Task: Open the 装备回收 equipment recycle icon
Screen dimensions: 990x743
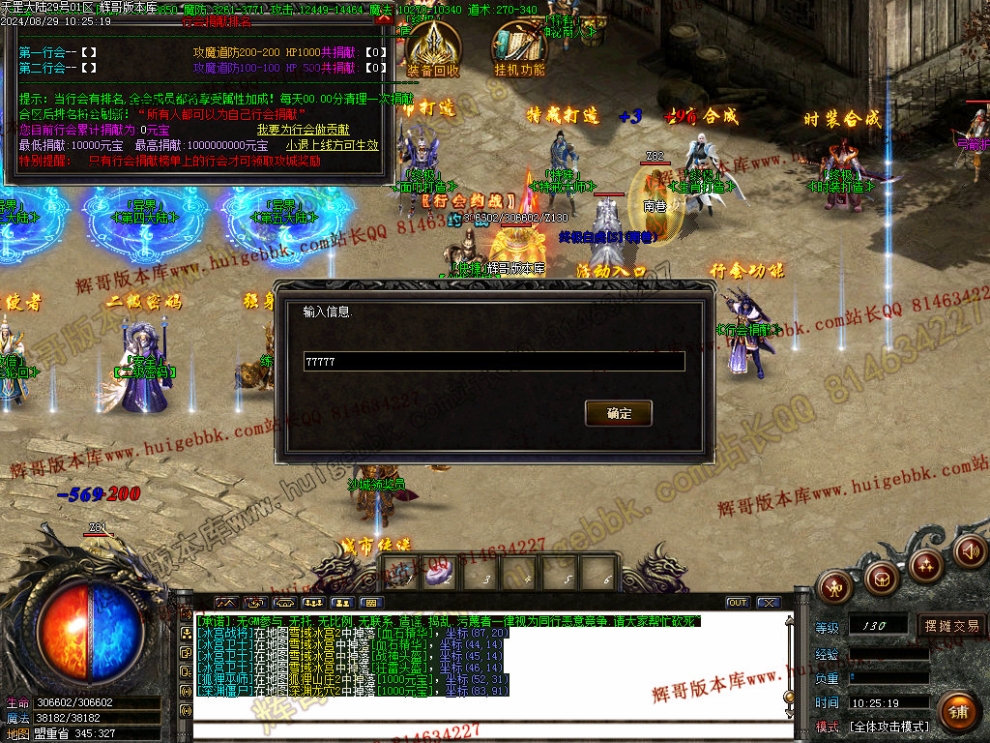Action: point(433,50)
